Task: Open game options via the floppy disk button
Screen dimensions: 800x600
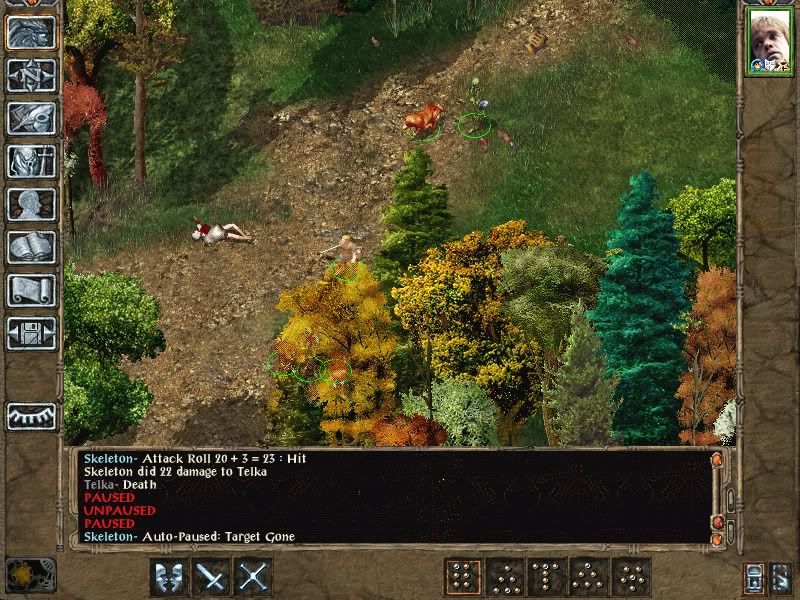Action: coord(31,333)
